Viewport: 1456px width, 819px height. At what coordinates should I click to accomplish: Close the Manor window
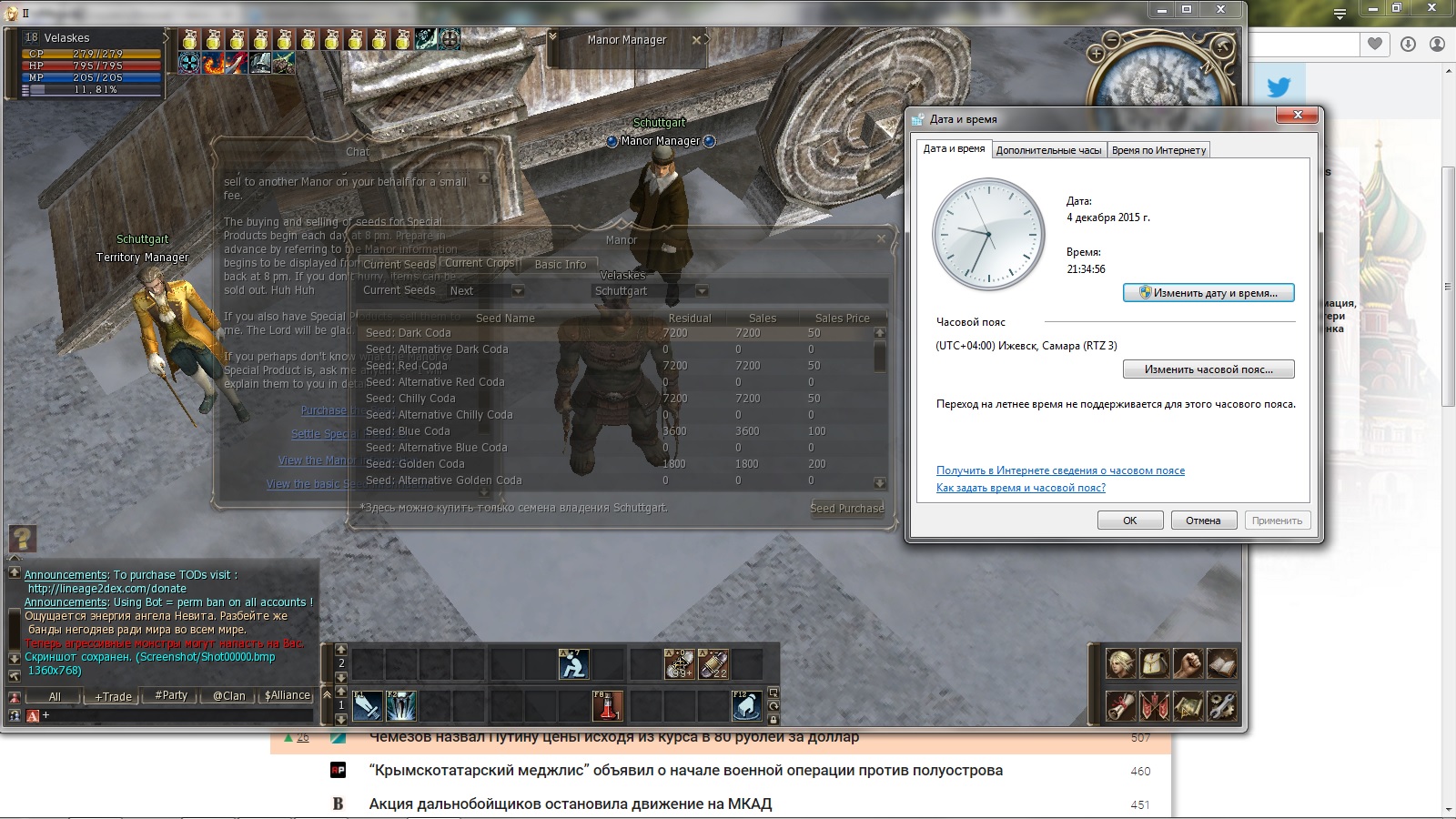(x=880, y=239)
